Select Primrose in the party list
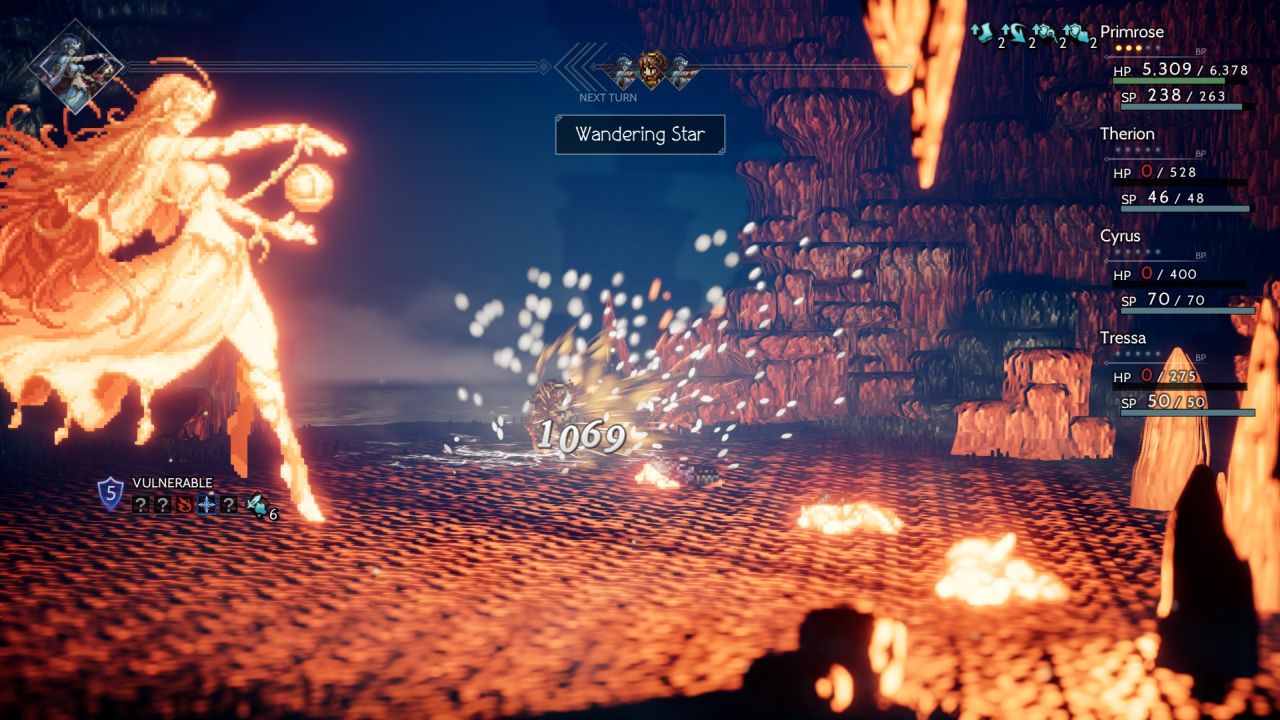Viewport: 1280px width, 720px height. 1132,32
